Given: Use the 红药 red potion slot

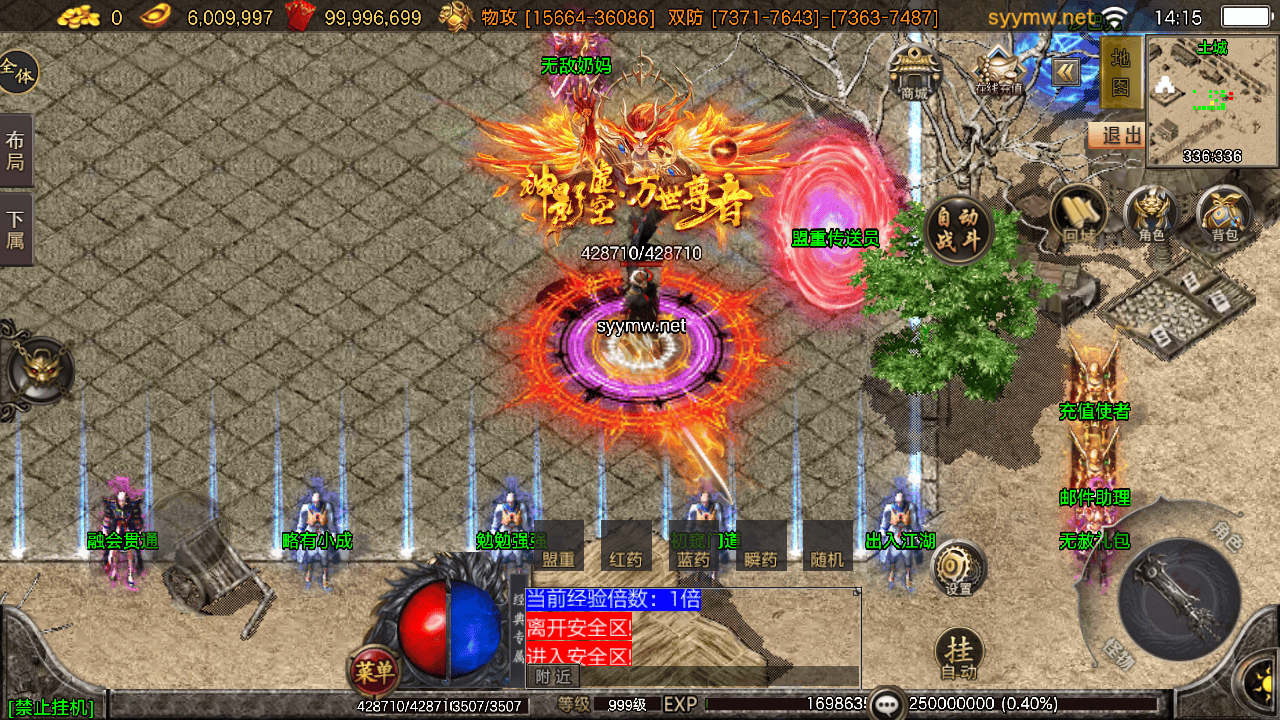Looking at the screenshot, I should 626,547.
